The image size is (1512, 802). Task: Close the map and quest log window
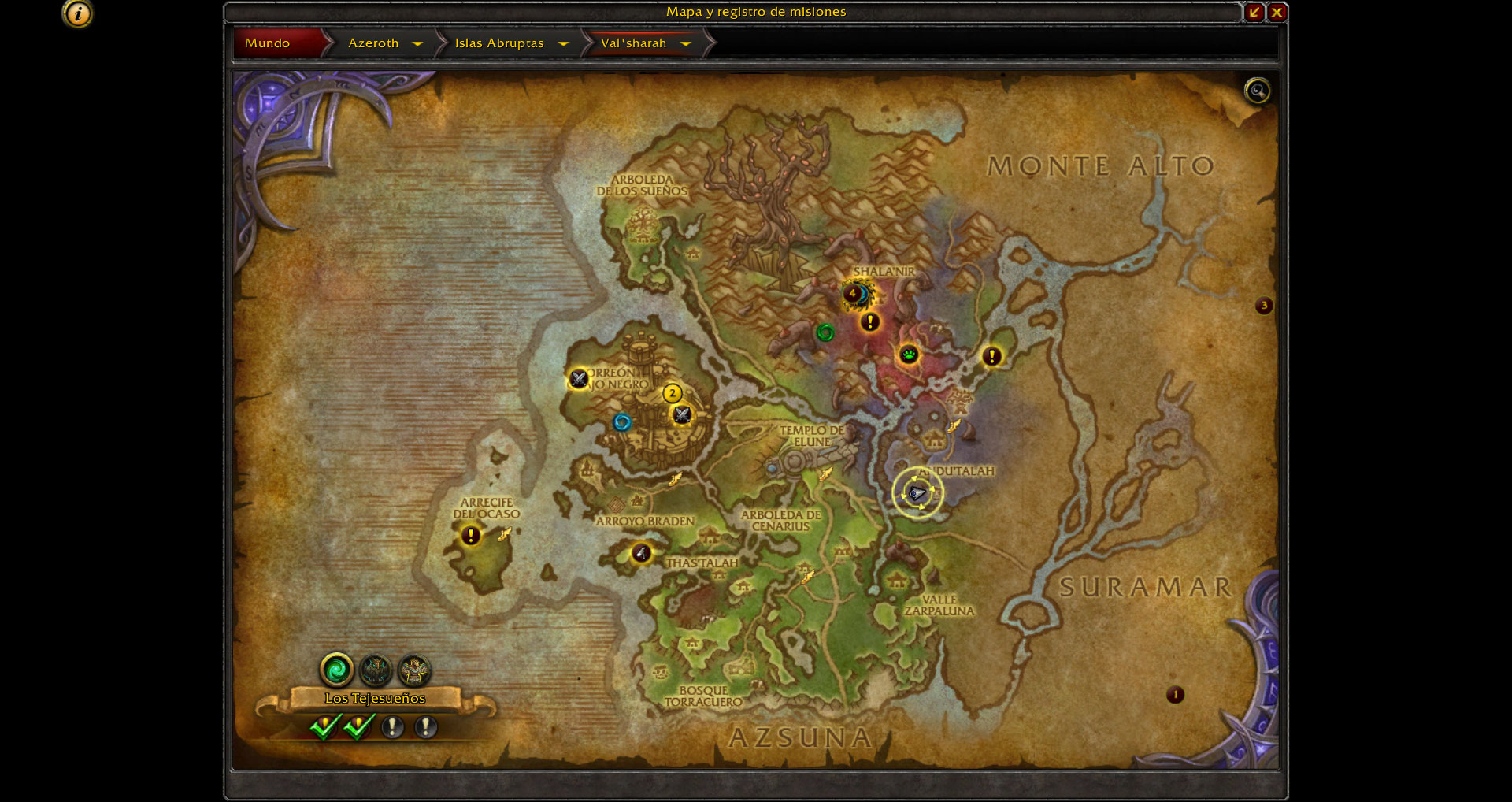(1277, 12)
